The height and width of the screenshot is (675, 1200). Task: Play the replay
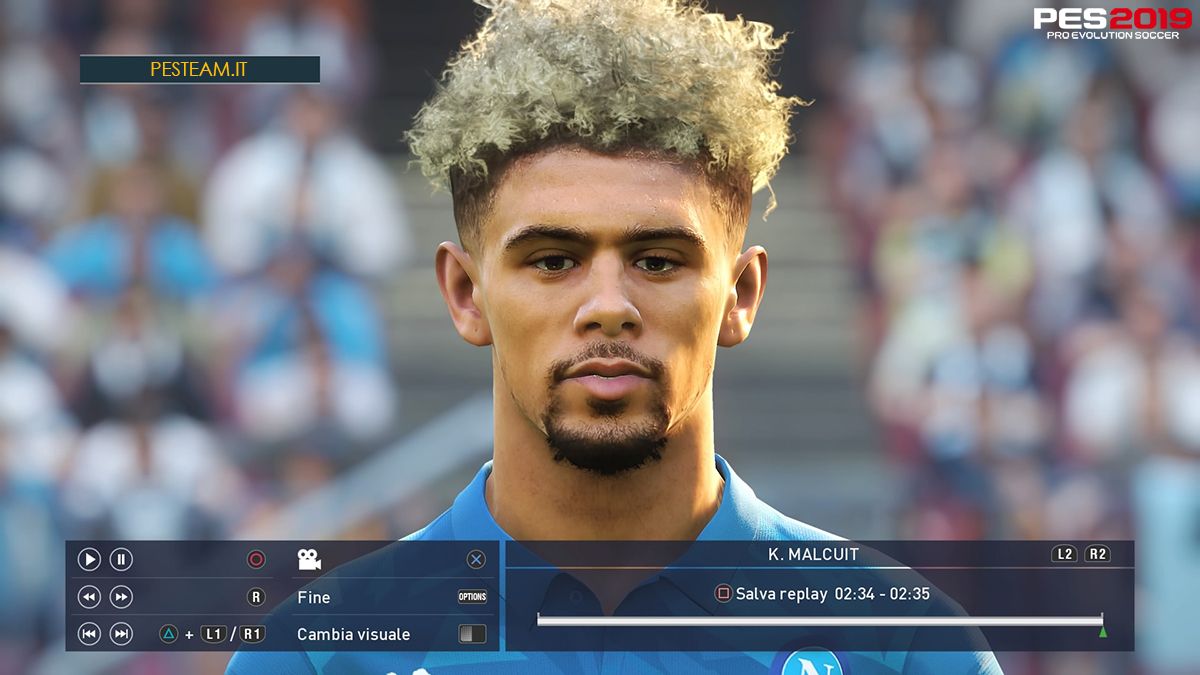[x=89, y=560]
